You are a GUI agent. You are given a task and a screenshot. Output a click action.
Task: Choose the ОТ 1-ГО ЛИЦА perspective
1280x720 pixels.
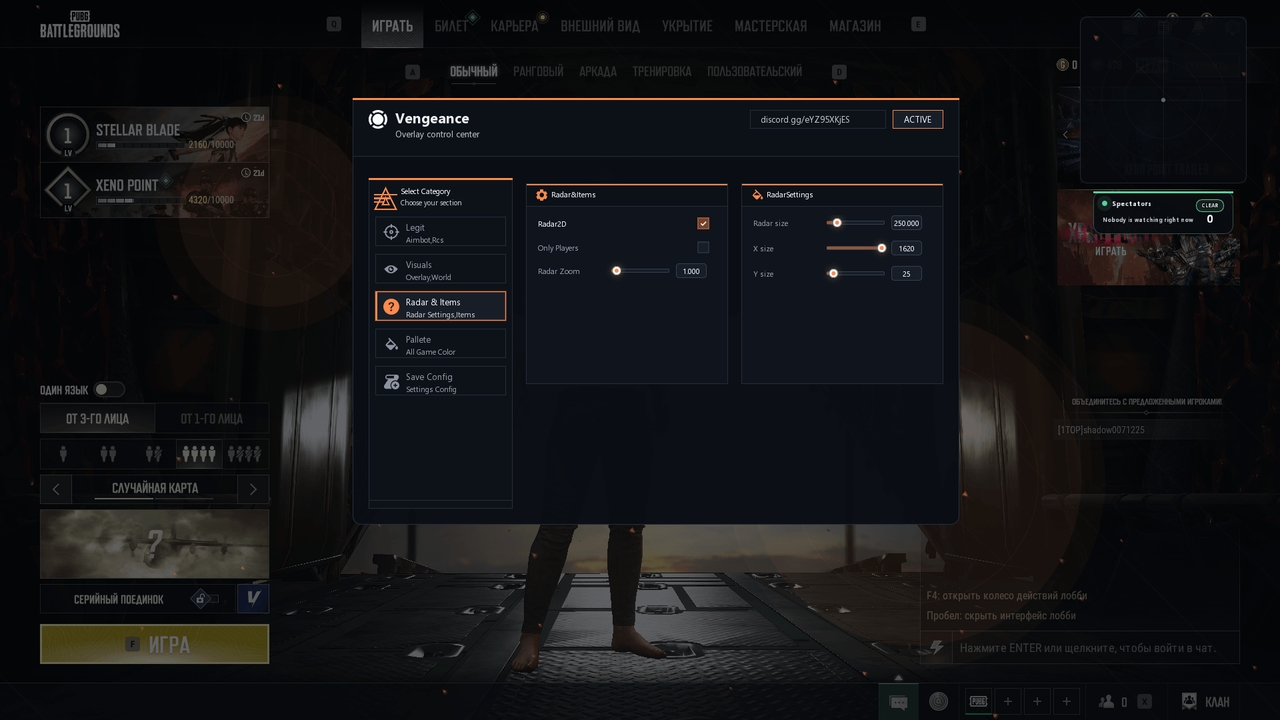pos(211,419)
